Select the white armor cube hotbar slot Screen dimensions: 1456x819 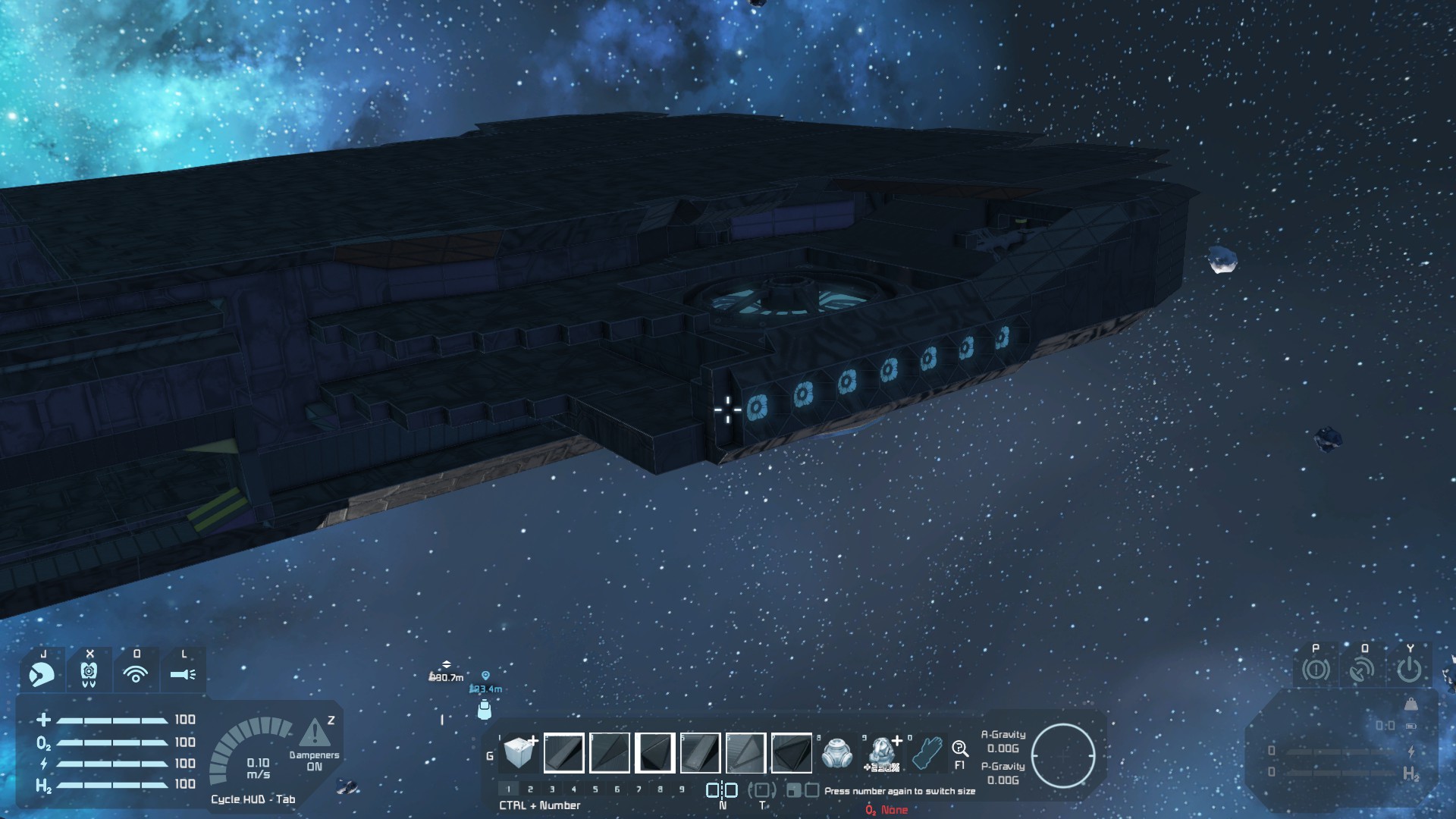tap(519, 752)
